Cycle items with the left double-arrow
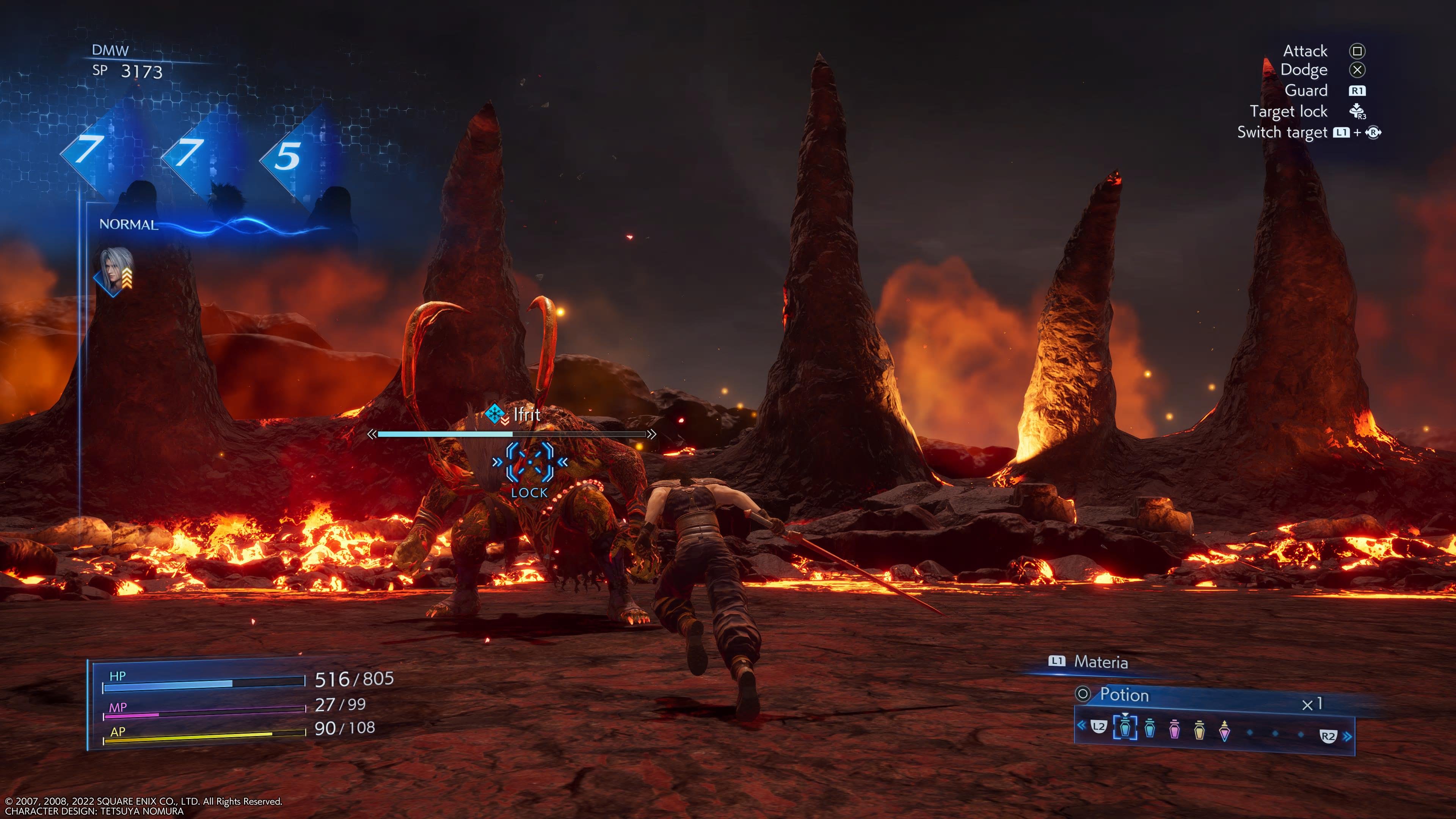The width and height of the screenshot is (1456, 819). (1081, 725)
